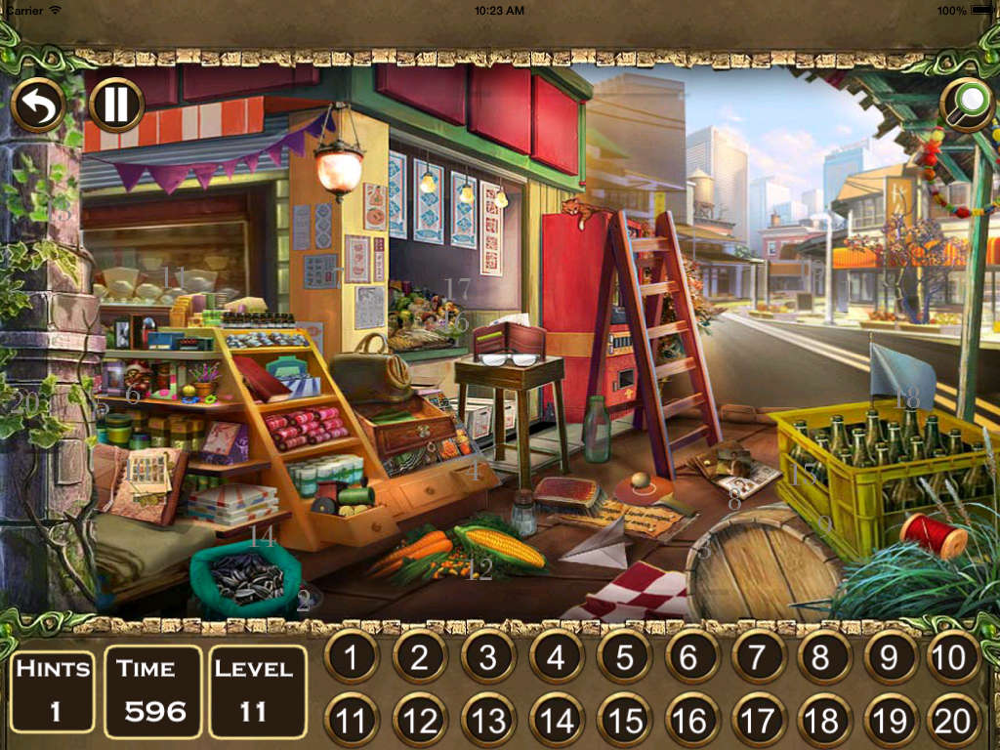This screenshot has width=1000, height=750.
Task: Click the number 12 circle
Action: (x=420, y=718)
